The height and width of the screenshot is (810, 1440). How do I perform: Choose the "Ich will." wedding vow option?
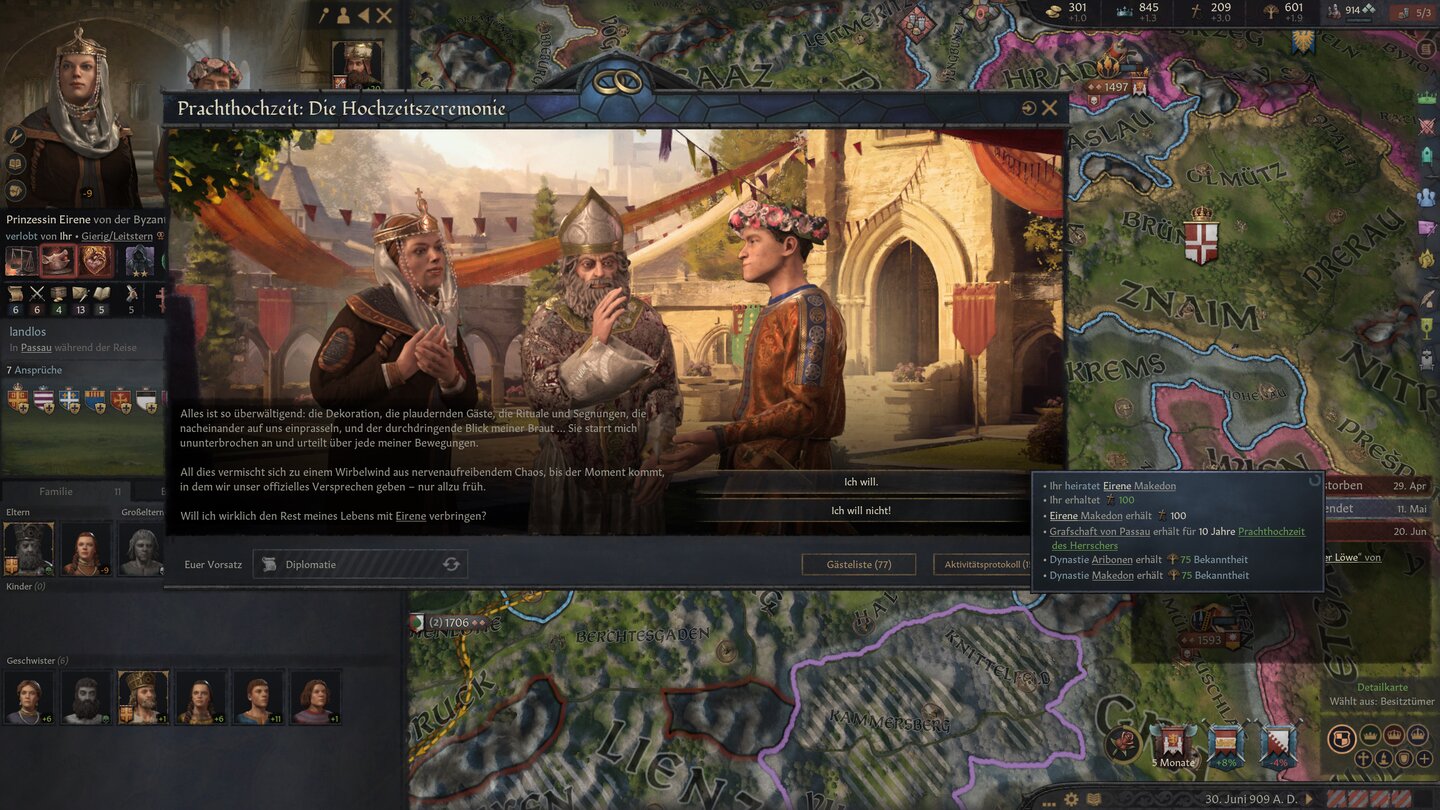(861, 482)
